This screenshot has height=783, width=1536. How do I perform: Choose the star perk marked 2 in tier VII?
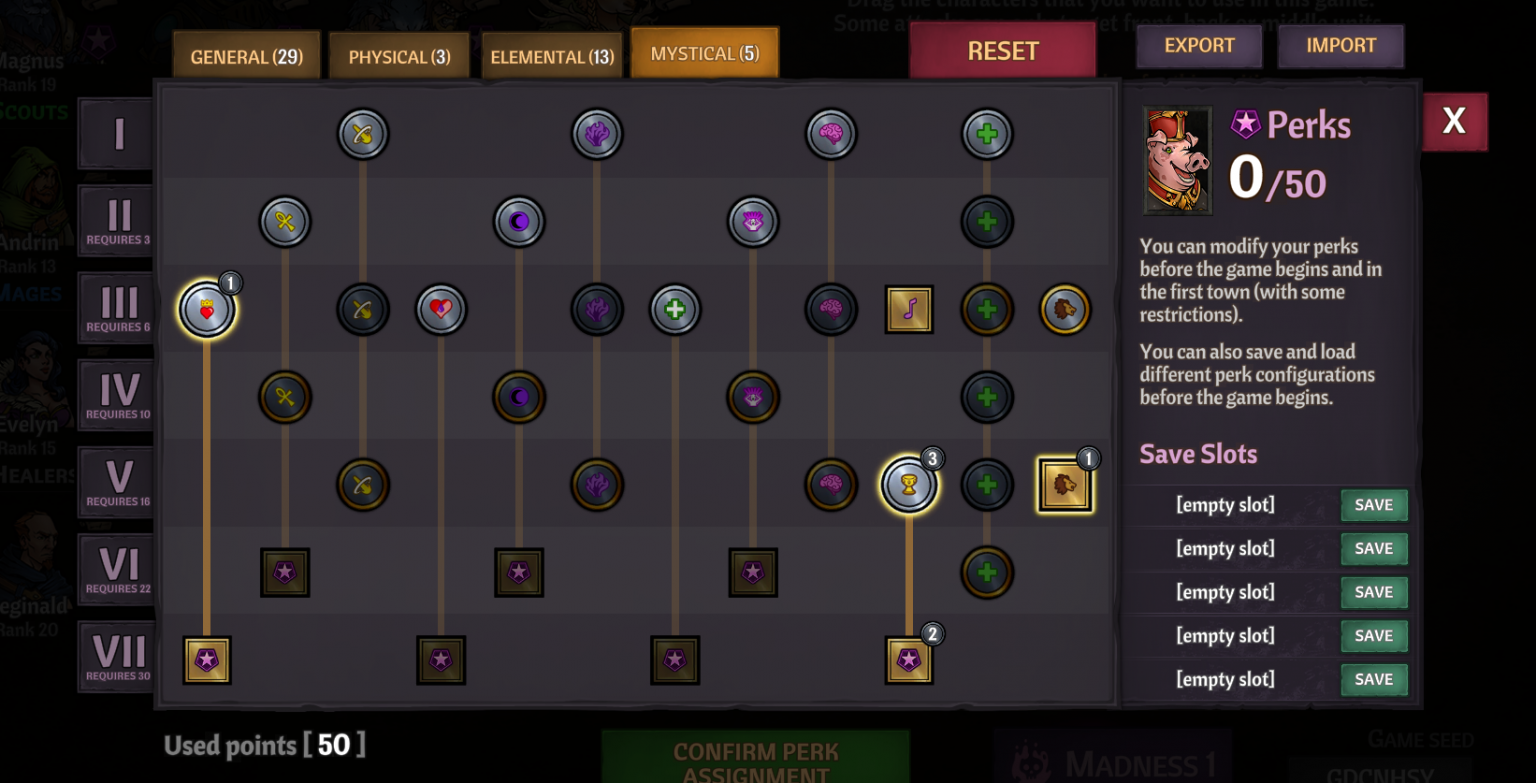(x=908, y=660)
